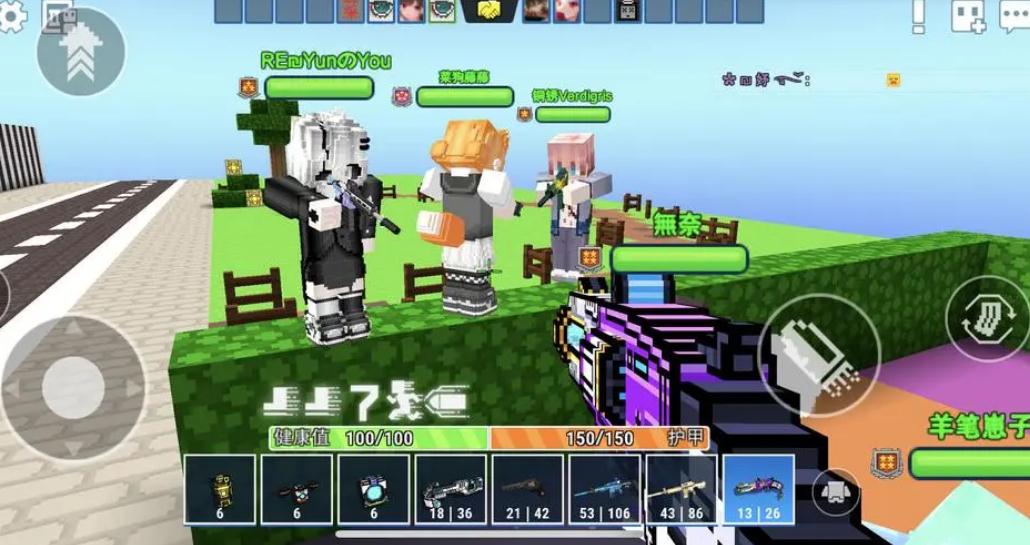The height and width of the screenshot is (545, 1030).
Task: Select the drone gadget hotbar slot
Action: pos(297,490)
